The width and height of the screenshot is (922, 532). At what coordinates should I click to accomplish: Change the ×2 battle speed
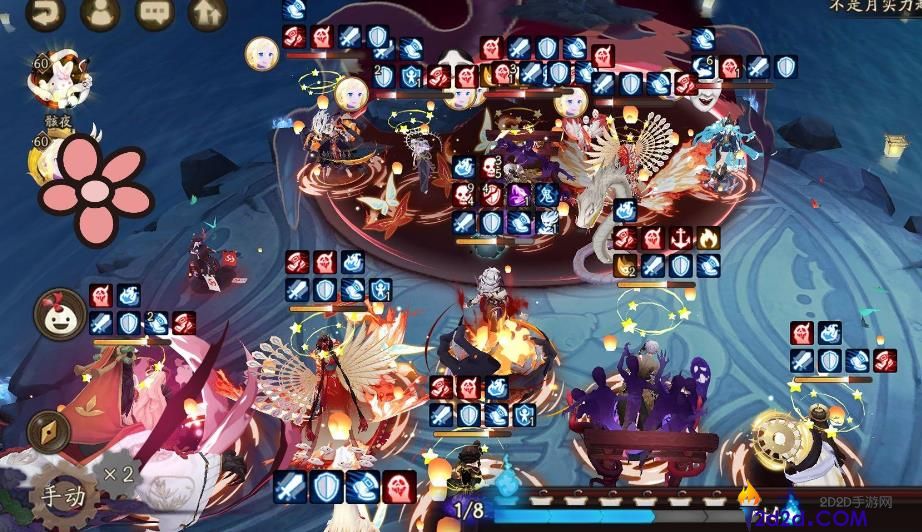tap(116, 473)
